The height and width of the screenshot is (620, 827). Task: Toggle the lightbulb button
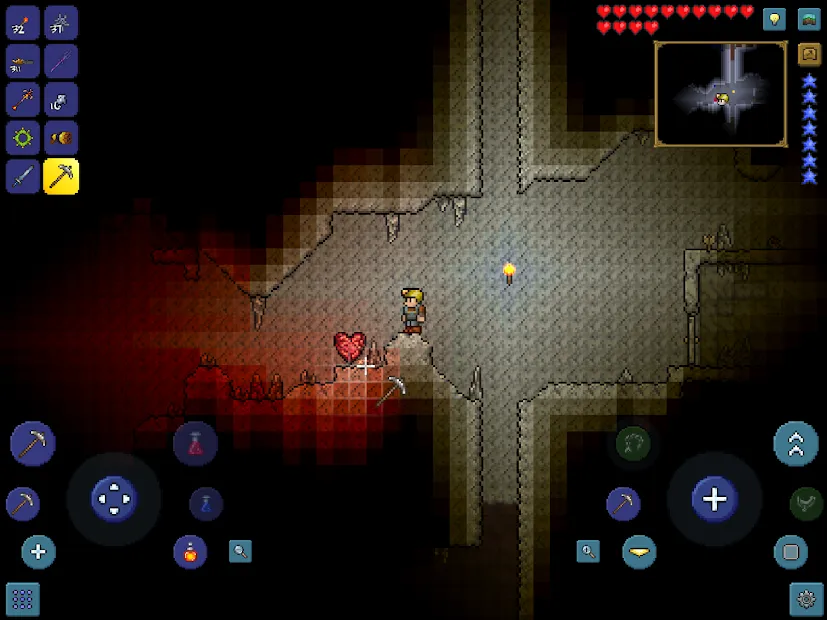[x=774, y=19]
